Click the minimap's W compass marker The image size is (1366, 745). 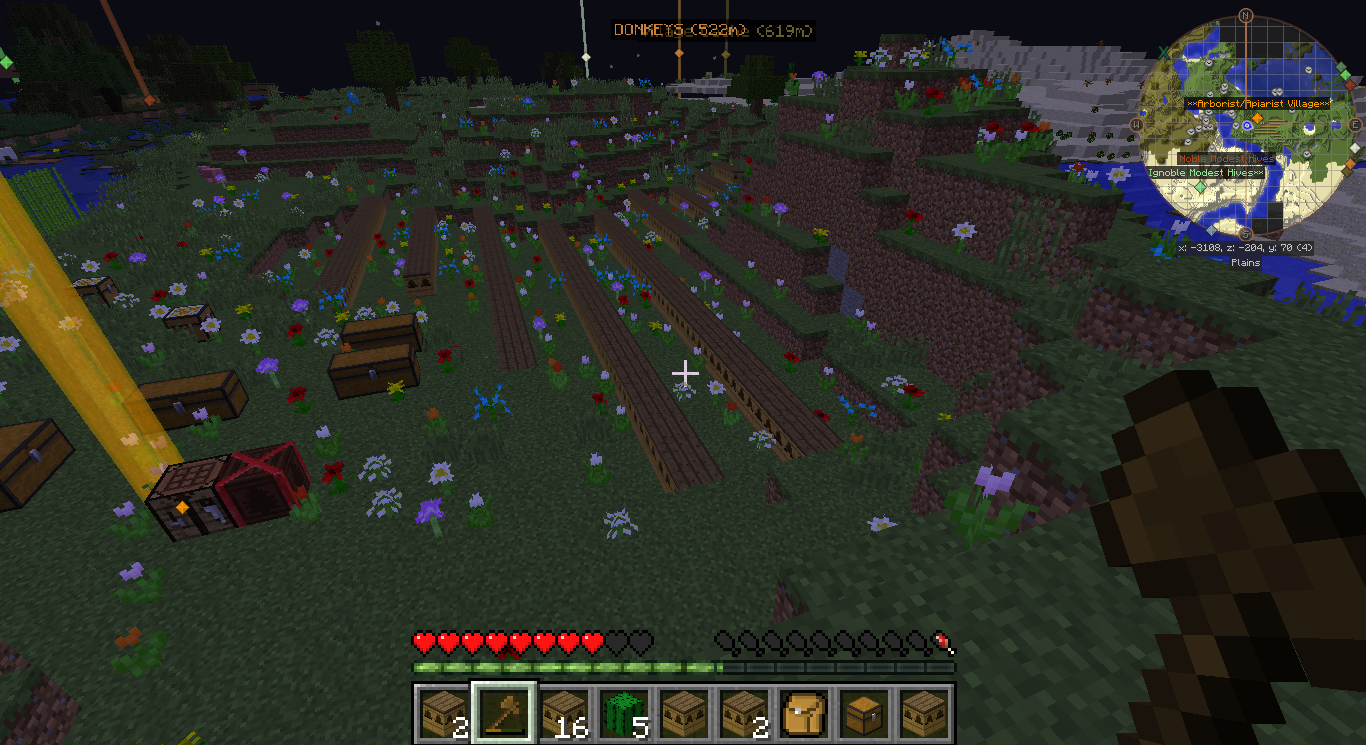1137,125
